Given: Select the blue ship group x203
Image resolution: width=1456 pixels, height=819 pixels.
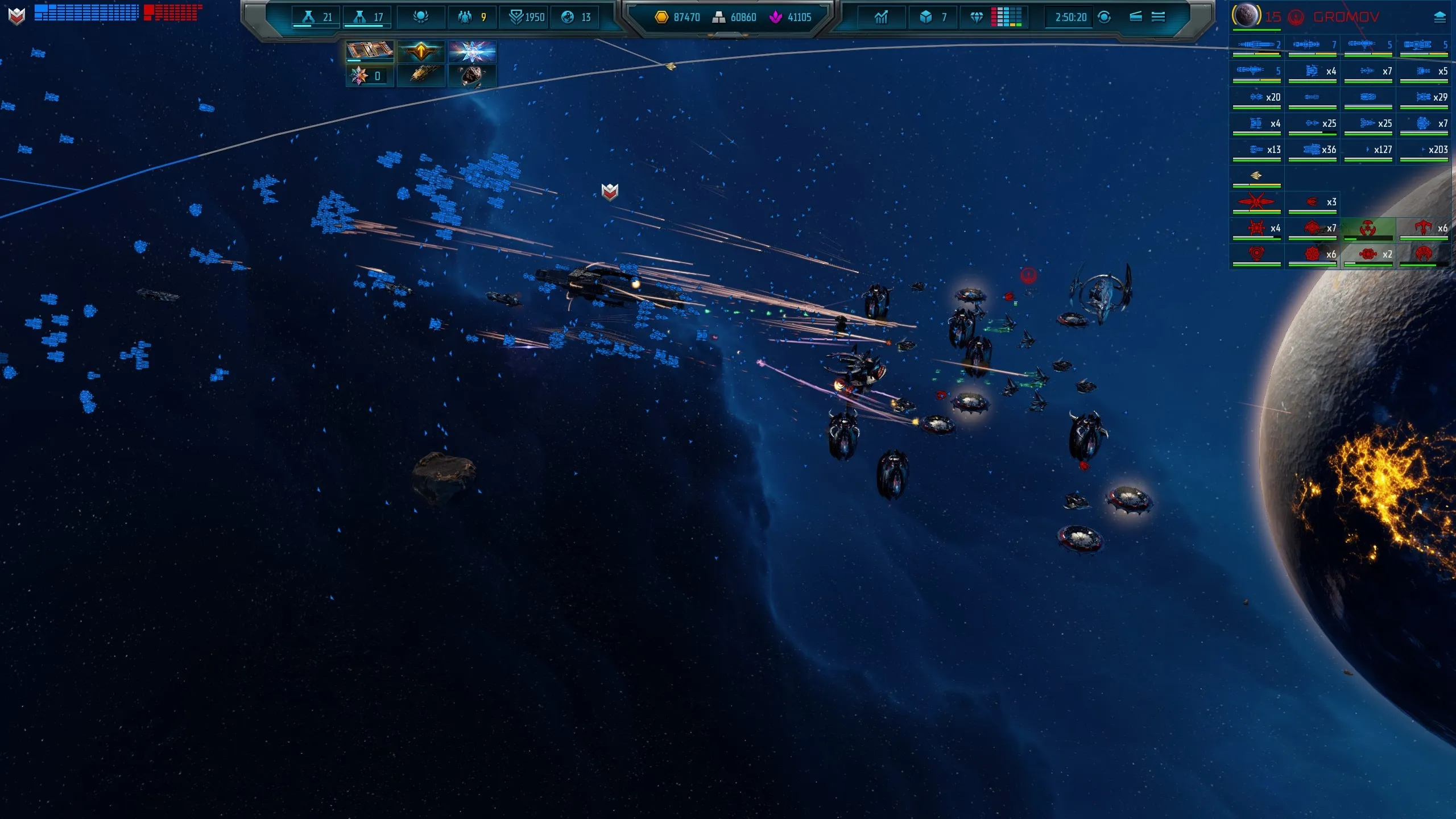Looking at the screenshot, I should [1424, 150].
